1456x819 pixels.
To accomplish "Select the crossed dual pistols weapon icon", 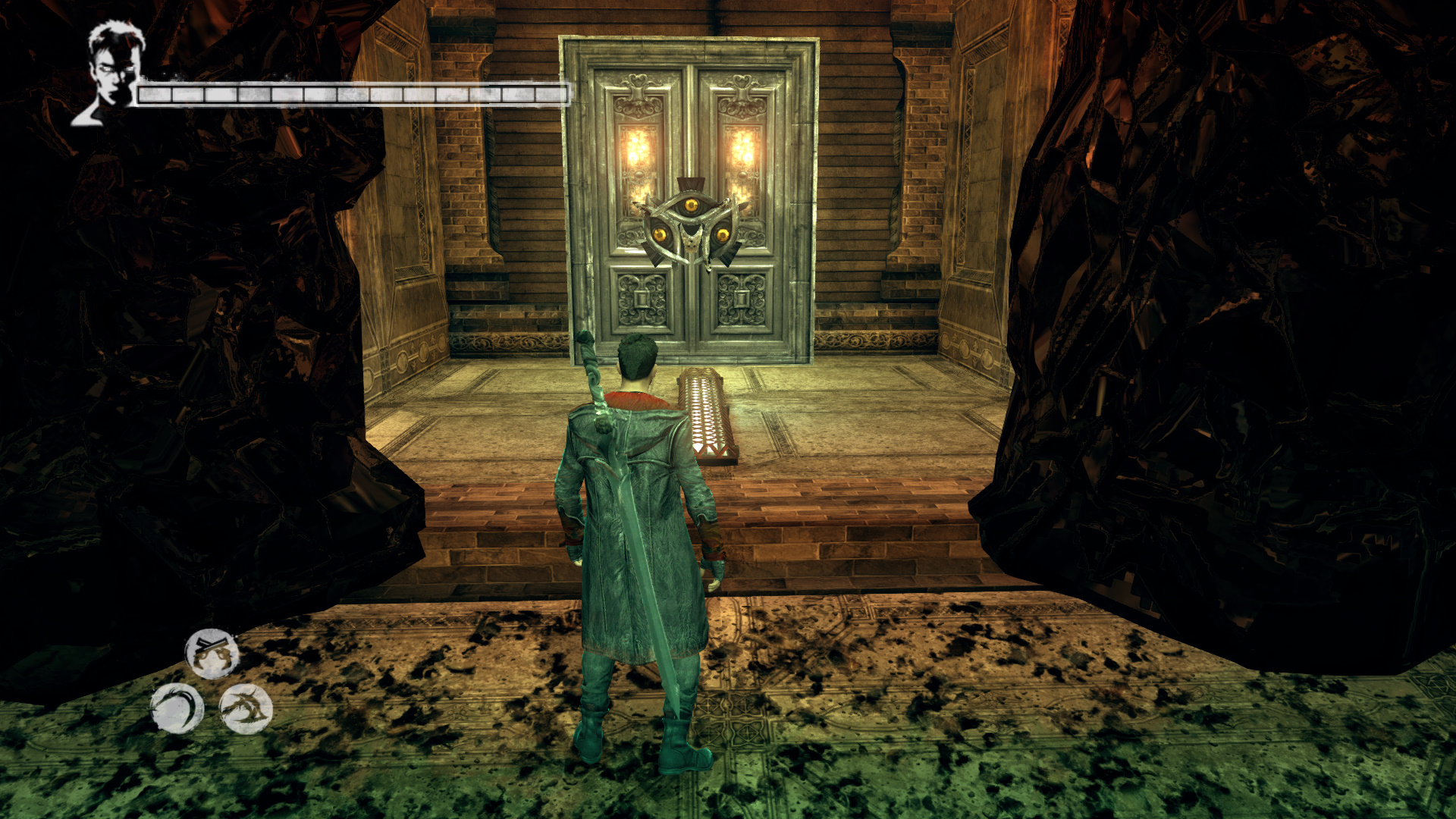I will pos(212,653).
